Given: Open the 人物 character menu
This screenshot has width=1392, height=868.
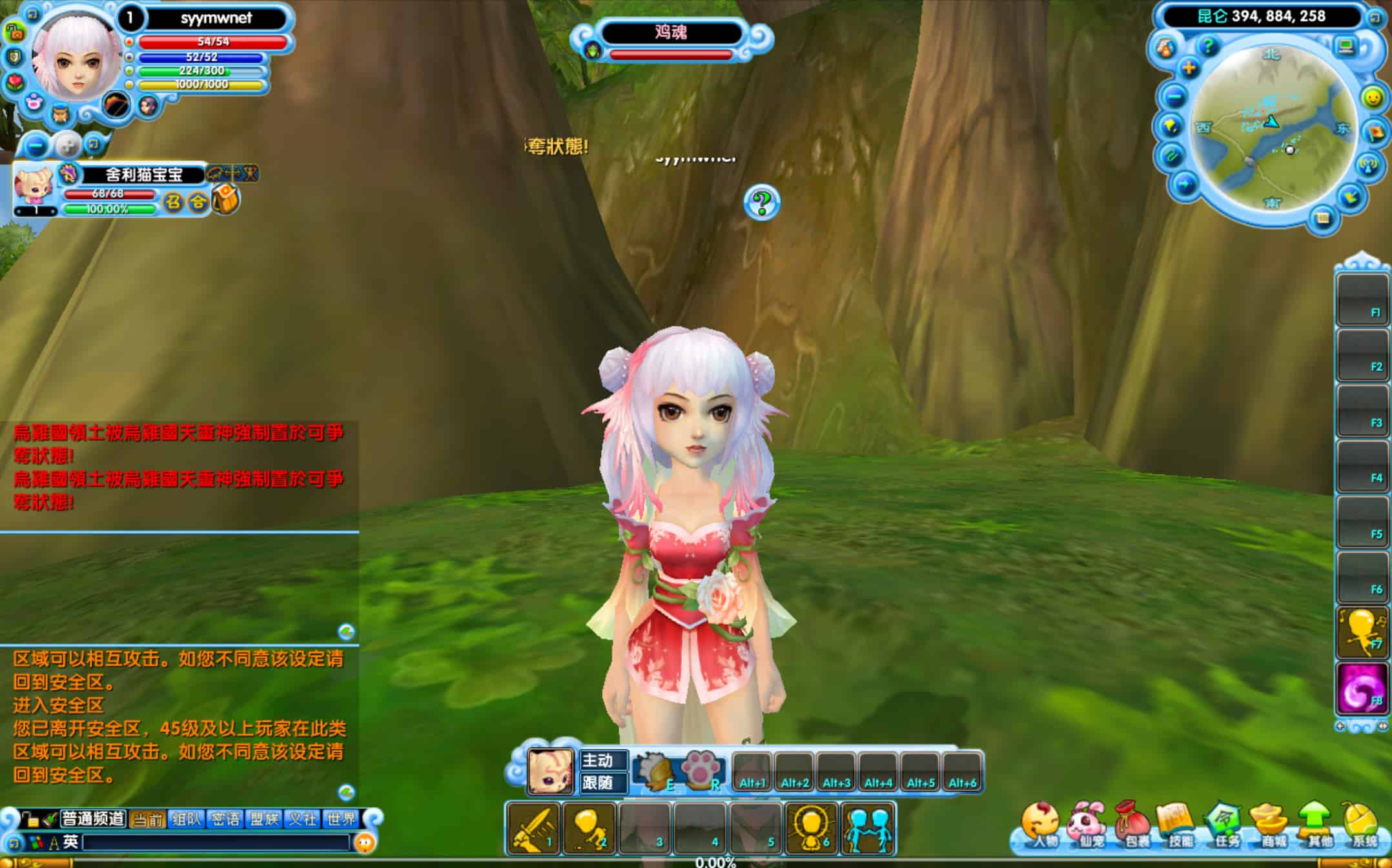Looking at the screenshot, I should click(x=1041, y=825).
